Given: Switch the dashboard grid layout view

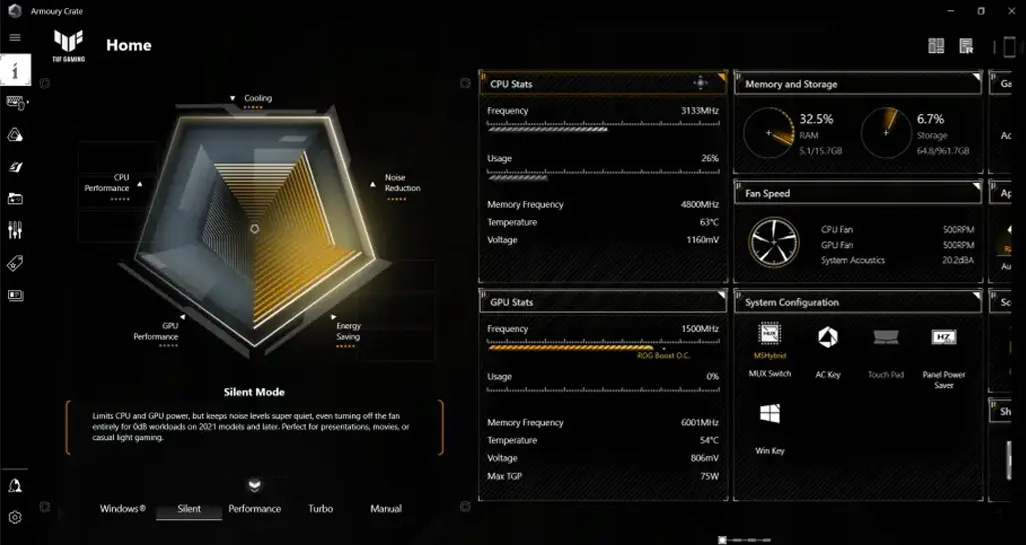Looking at the screenshot, I should point(936,46).
